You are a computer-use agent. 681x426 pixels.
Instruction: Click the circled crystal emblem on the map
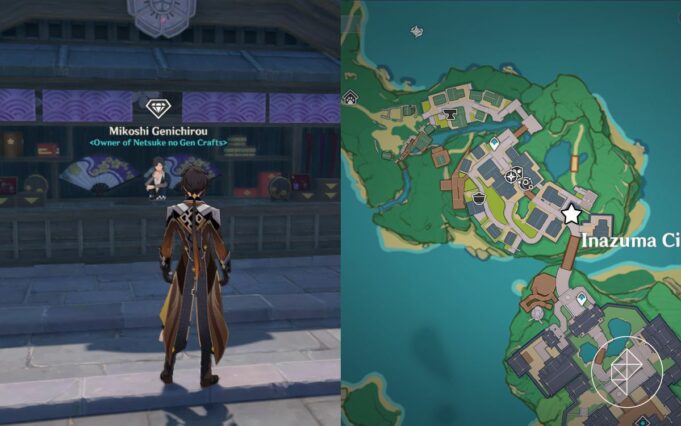[x=626, y=369]
